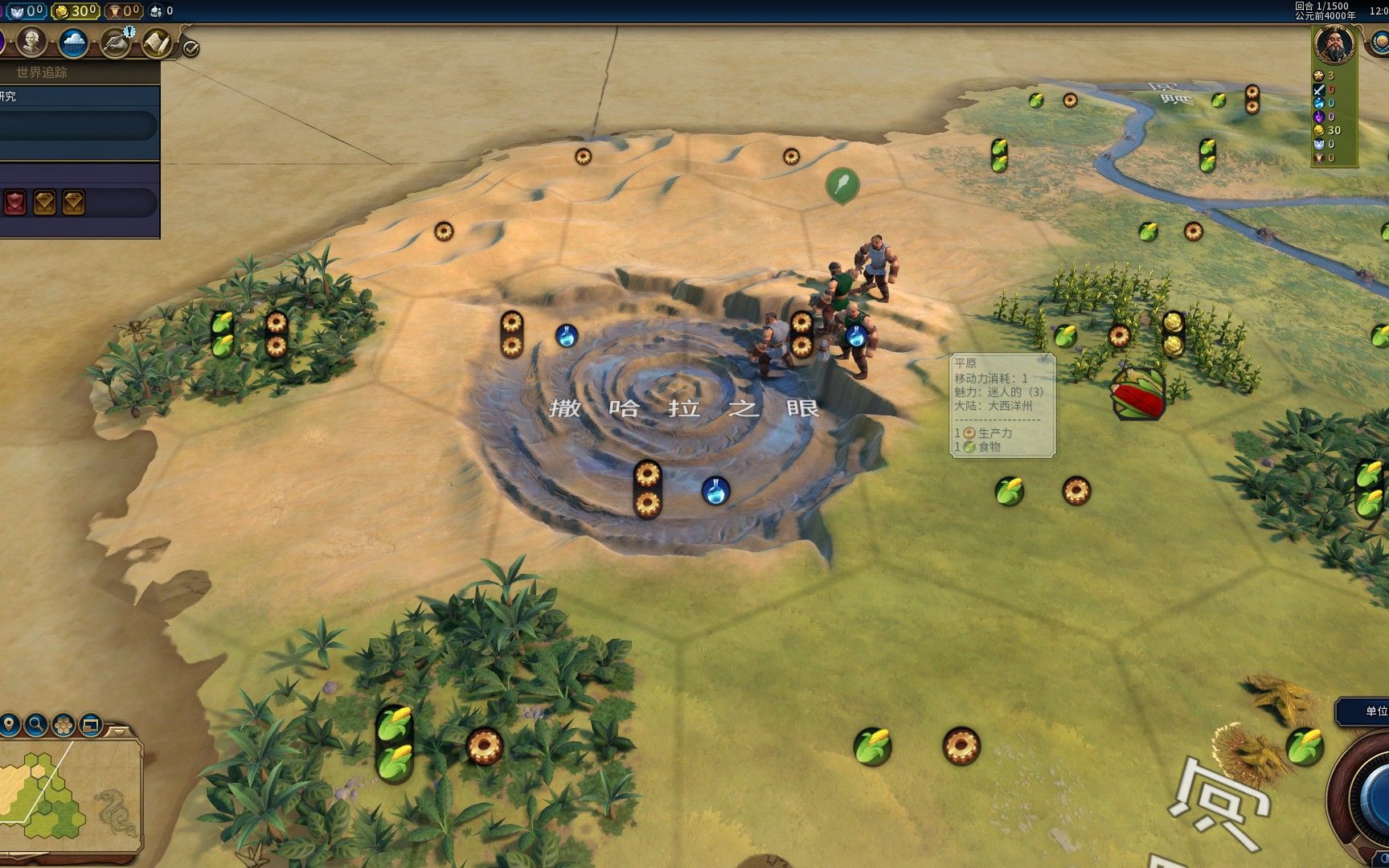Open the map pins button
Image resolution: width=1389 pixels, height=868 pixels.
10,725
